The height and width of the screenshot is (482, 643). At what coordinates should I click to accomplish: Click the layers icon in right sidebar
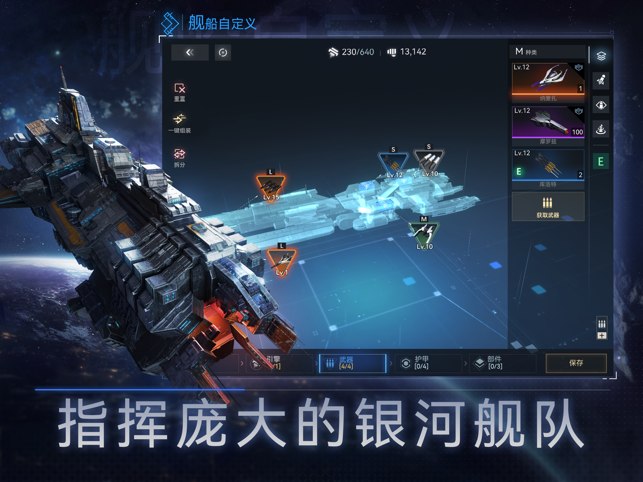601,55
